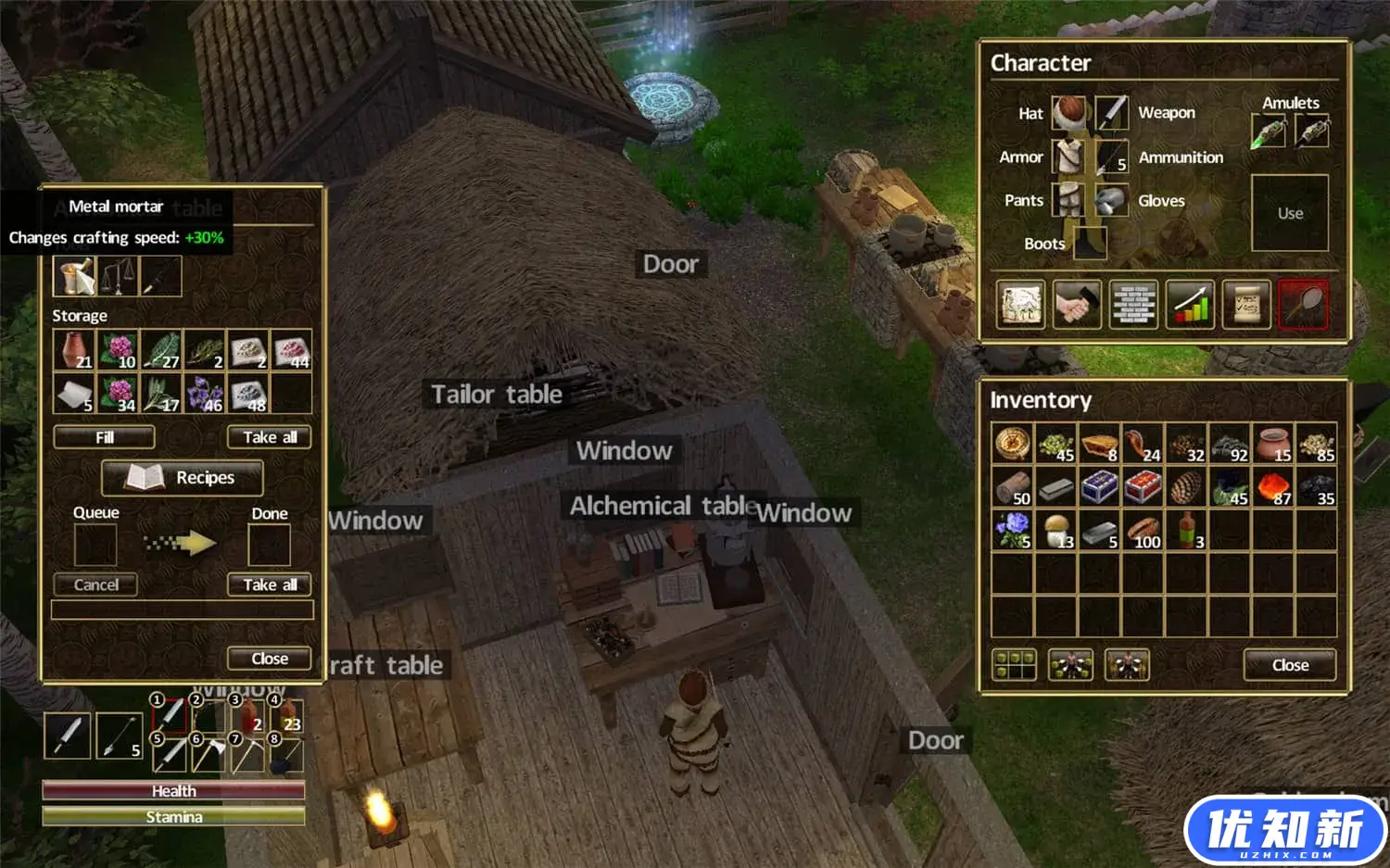1390x868 pixels.
Task: Open the brick wall building icon
Action: [x=1133, y=304]
